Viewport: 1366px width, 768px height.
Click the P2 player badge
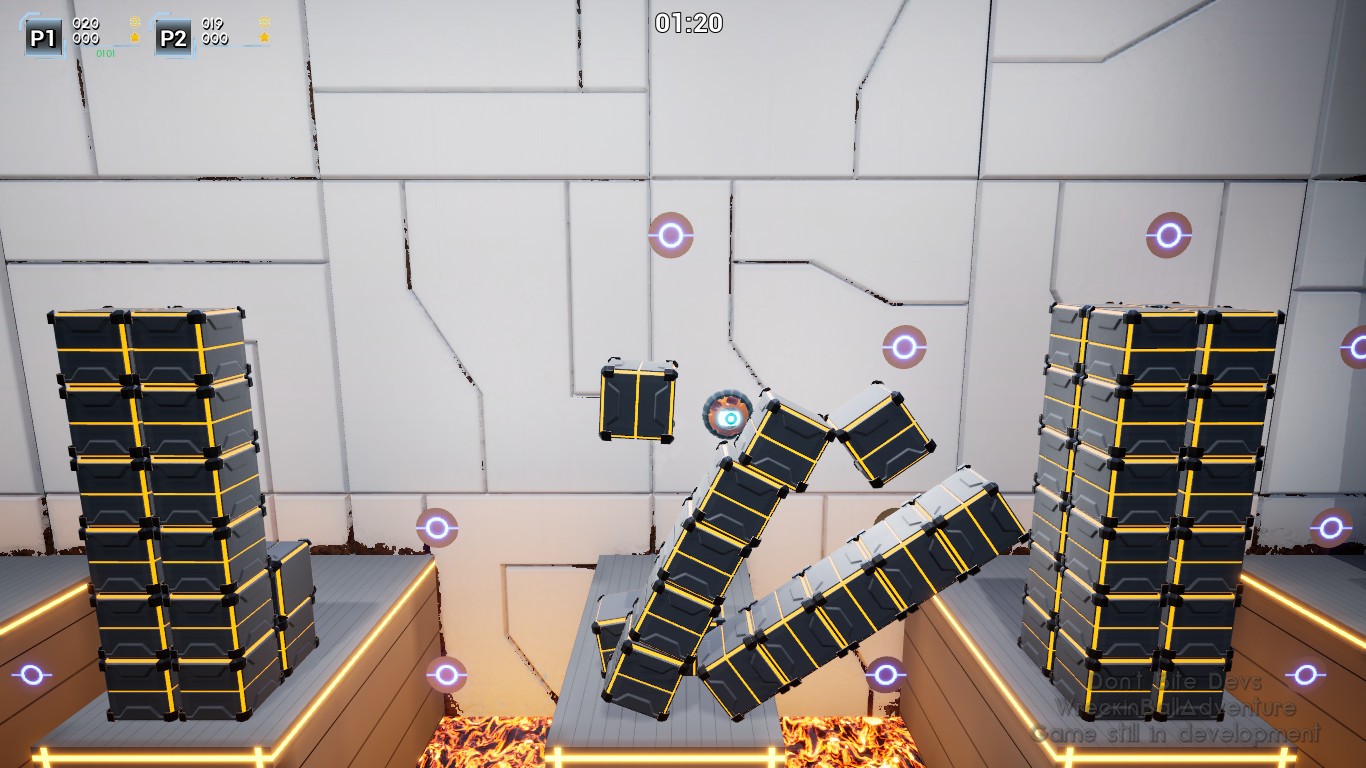pos(173,38)
